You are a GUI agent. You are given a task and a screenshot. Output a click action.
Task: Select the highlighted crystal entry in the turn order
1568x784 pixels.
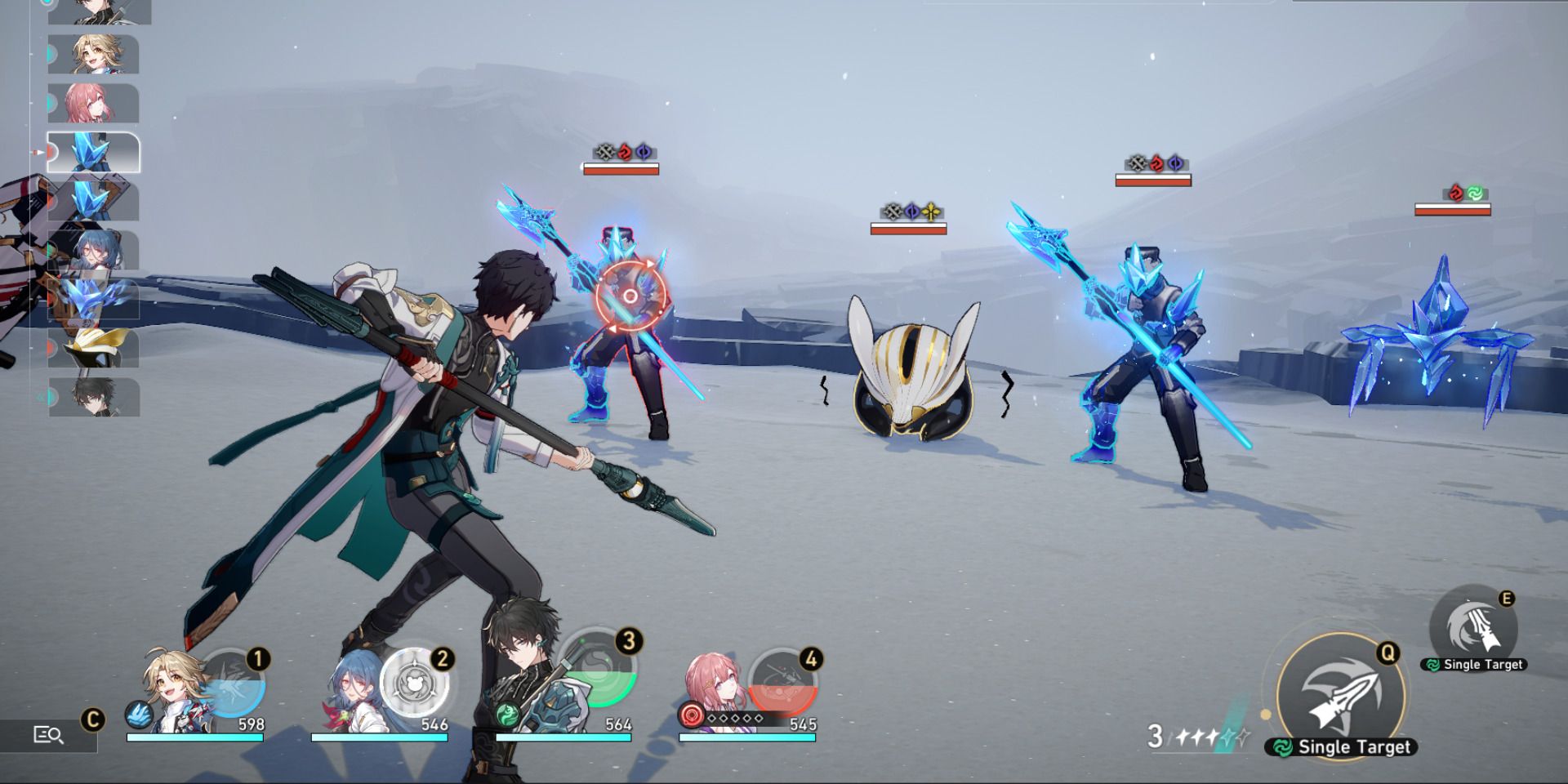coord(94,151)
